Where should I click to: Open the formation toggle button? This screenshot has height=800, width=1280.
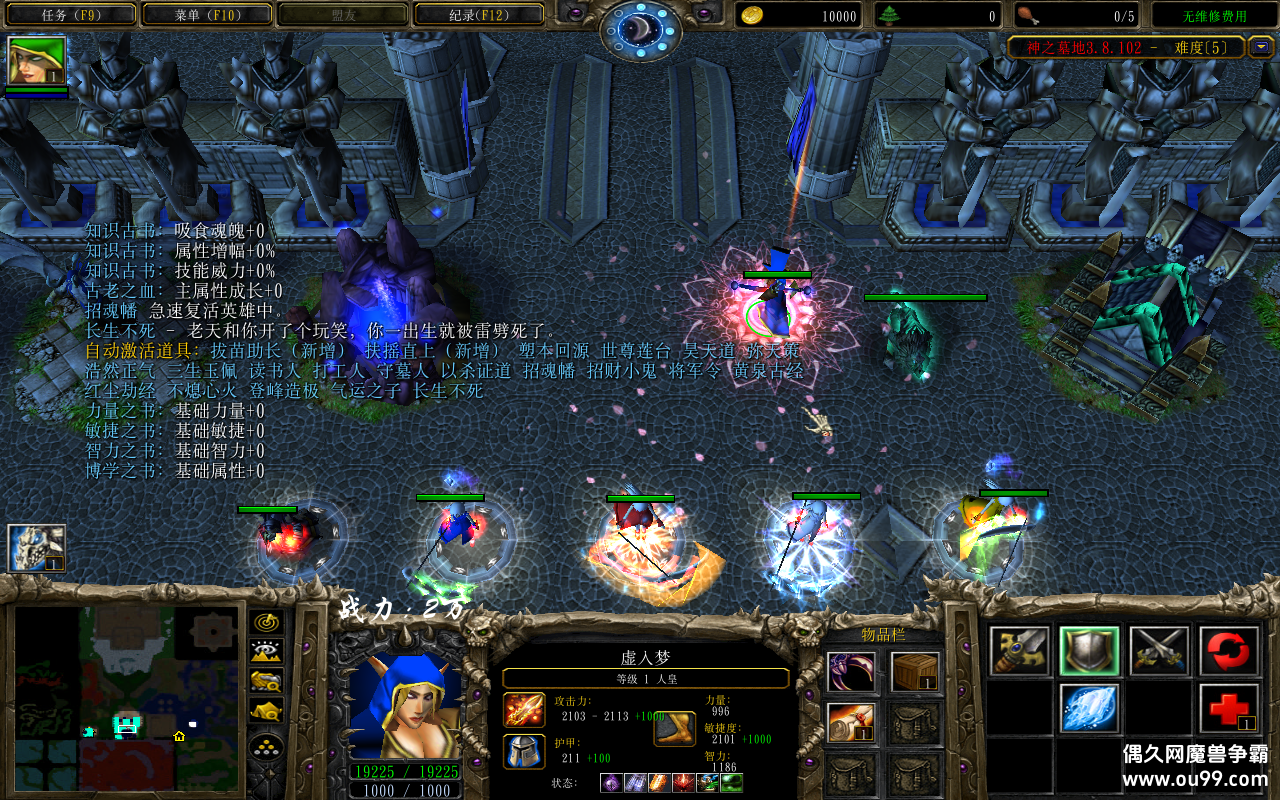[x=265, y=747]
